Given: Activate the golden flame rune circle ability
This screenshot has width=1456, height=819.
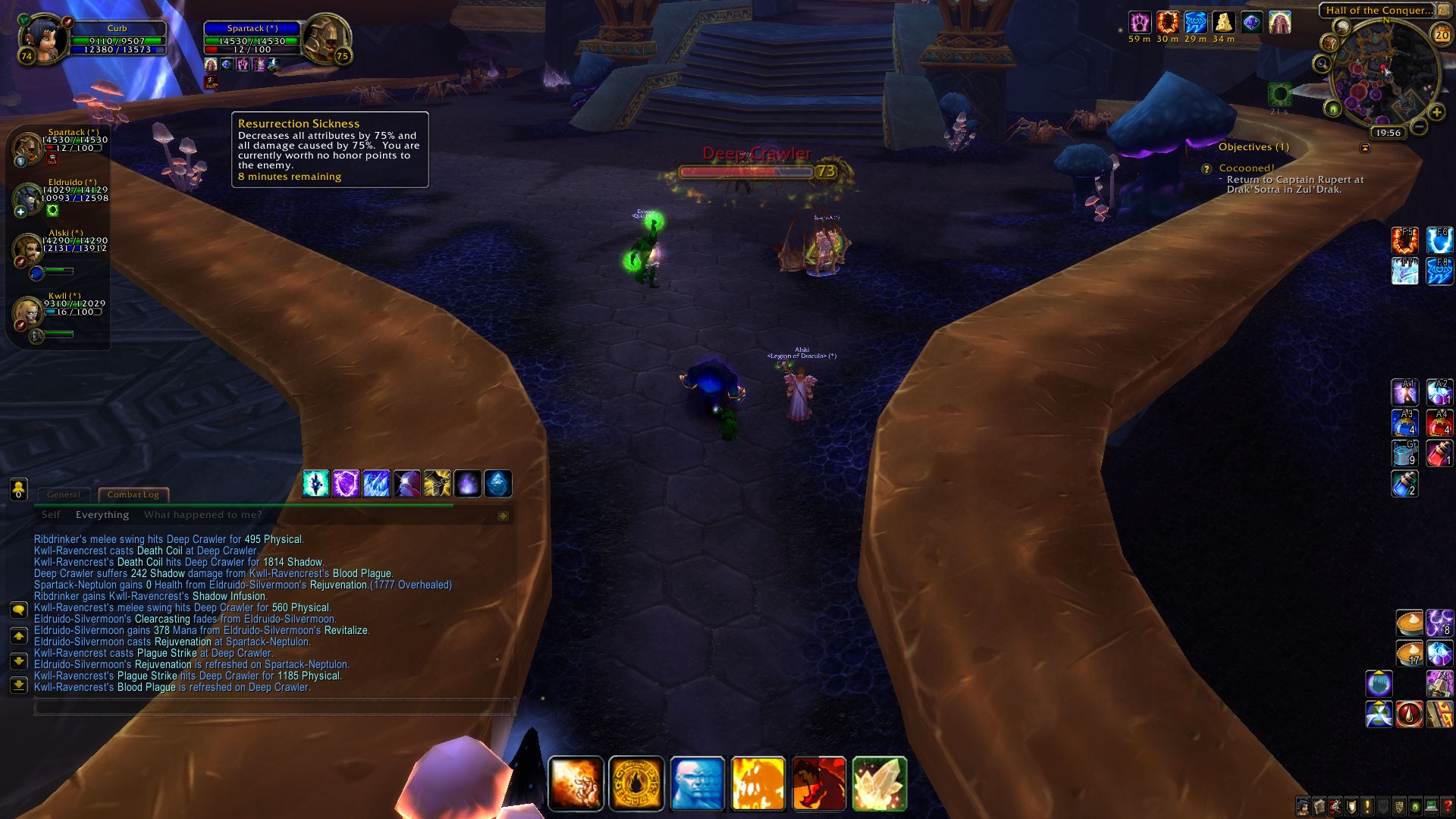Looking at the screenshot, I should 636,784.
